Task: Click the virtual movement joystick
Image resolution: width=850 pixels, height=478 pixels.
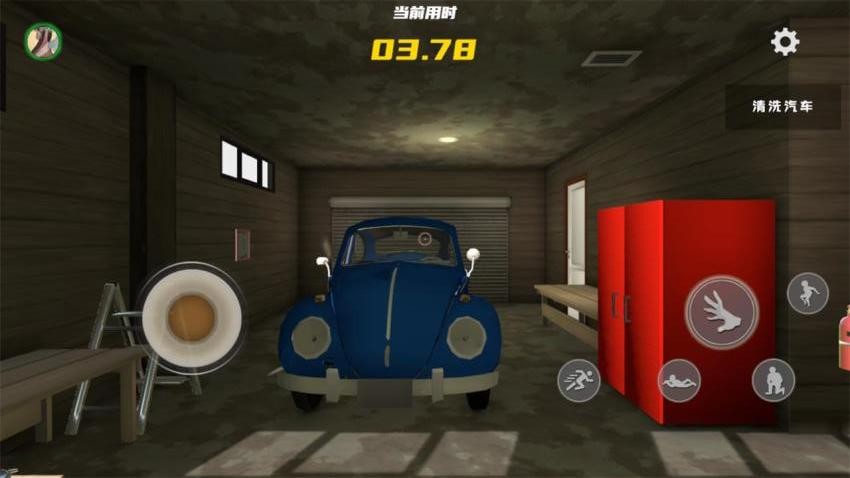Action: click(191, 317)
